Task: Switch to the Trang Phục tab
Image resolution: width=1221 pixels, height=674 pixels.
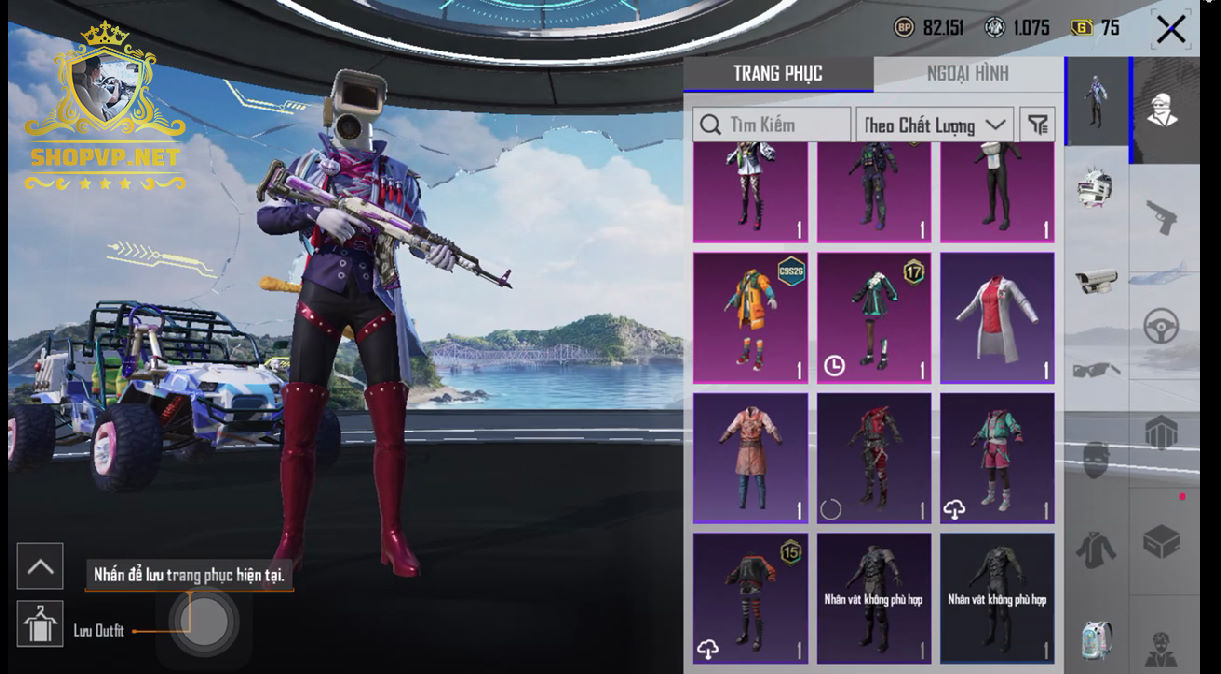Action: [777, 74]
